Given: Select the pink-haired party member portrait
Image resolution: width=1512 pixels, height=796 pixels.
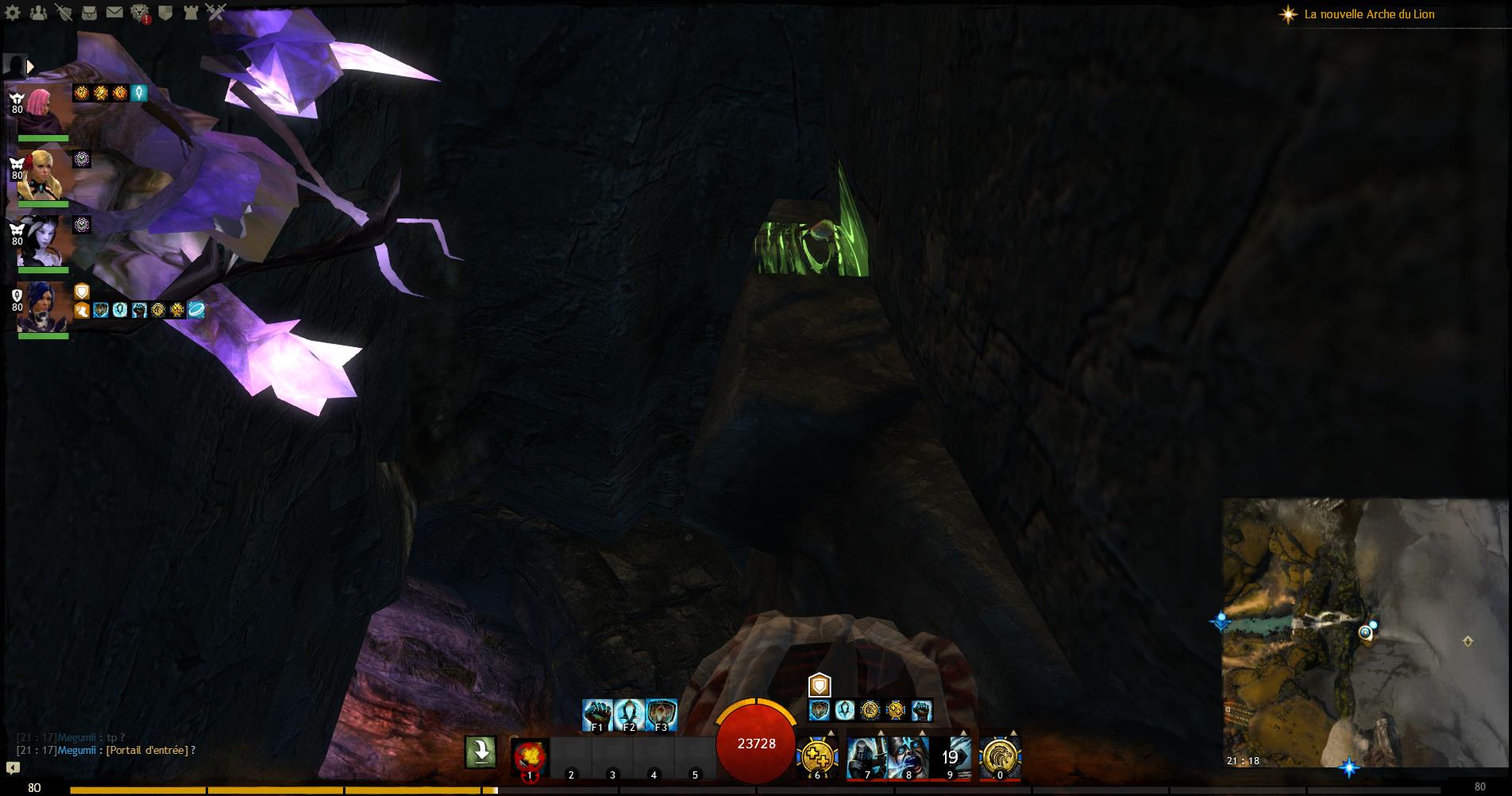Looking at the screenshot, I should [42, 111].
